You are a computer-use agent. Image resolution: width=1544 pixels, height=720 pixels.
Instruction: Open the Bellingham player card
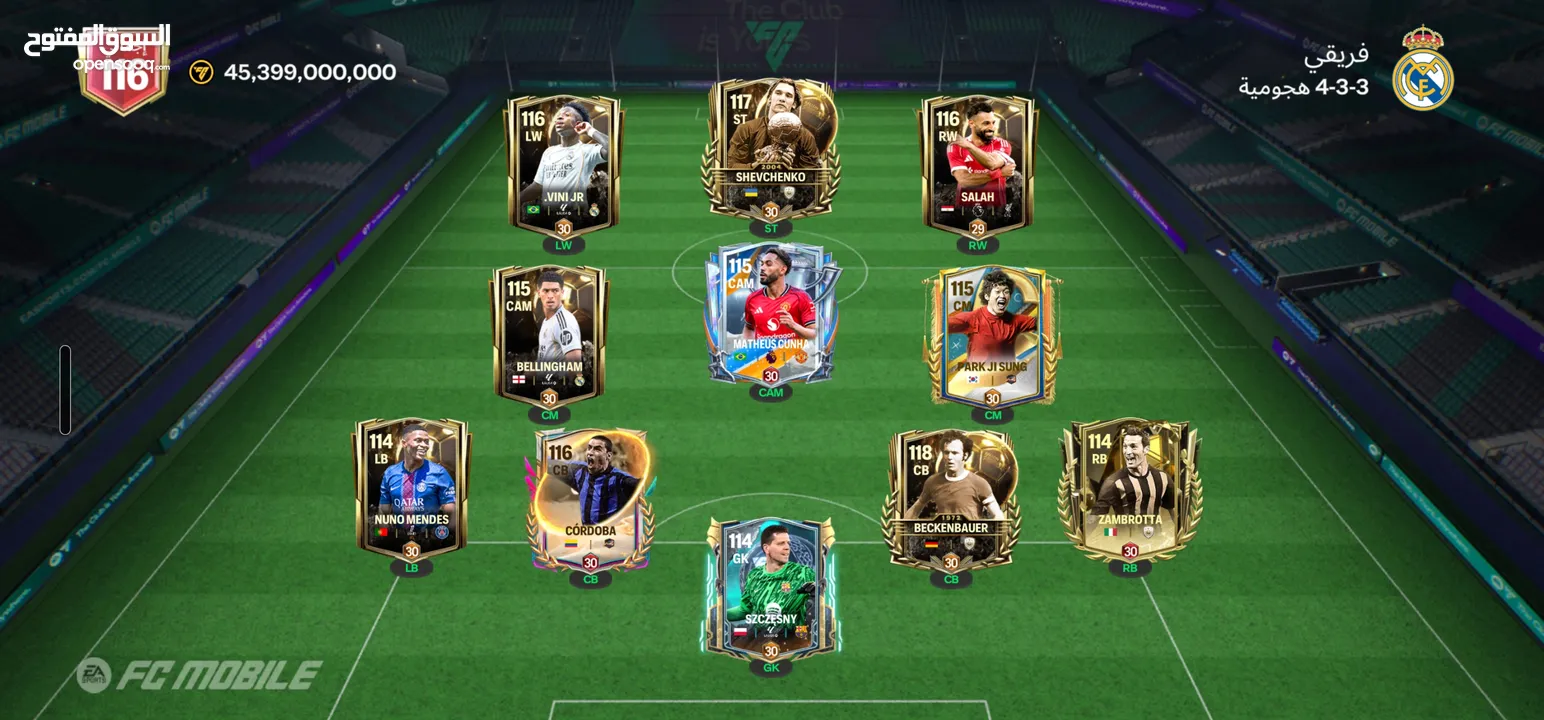[549, 335]
